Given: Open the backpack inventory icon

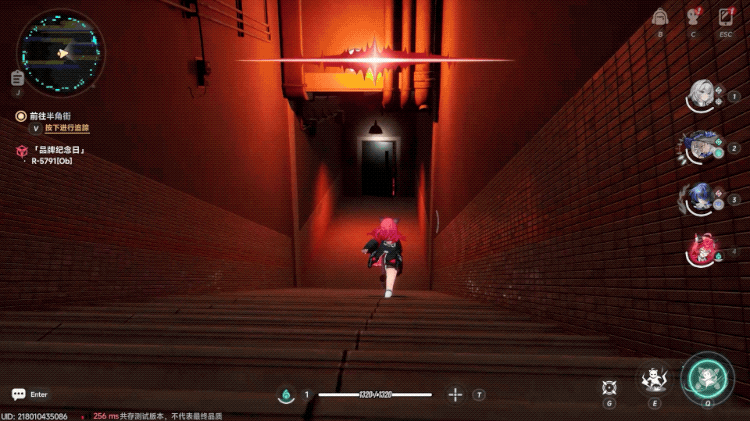Looking at the screenshot, I should 659,17.
